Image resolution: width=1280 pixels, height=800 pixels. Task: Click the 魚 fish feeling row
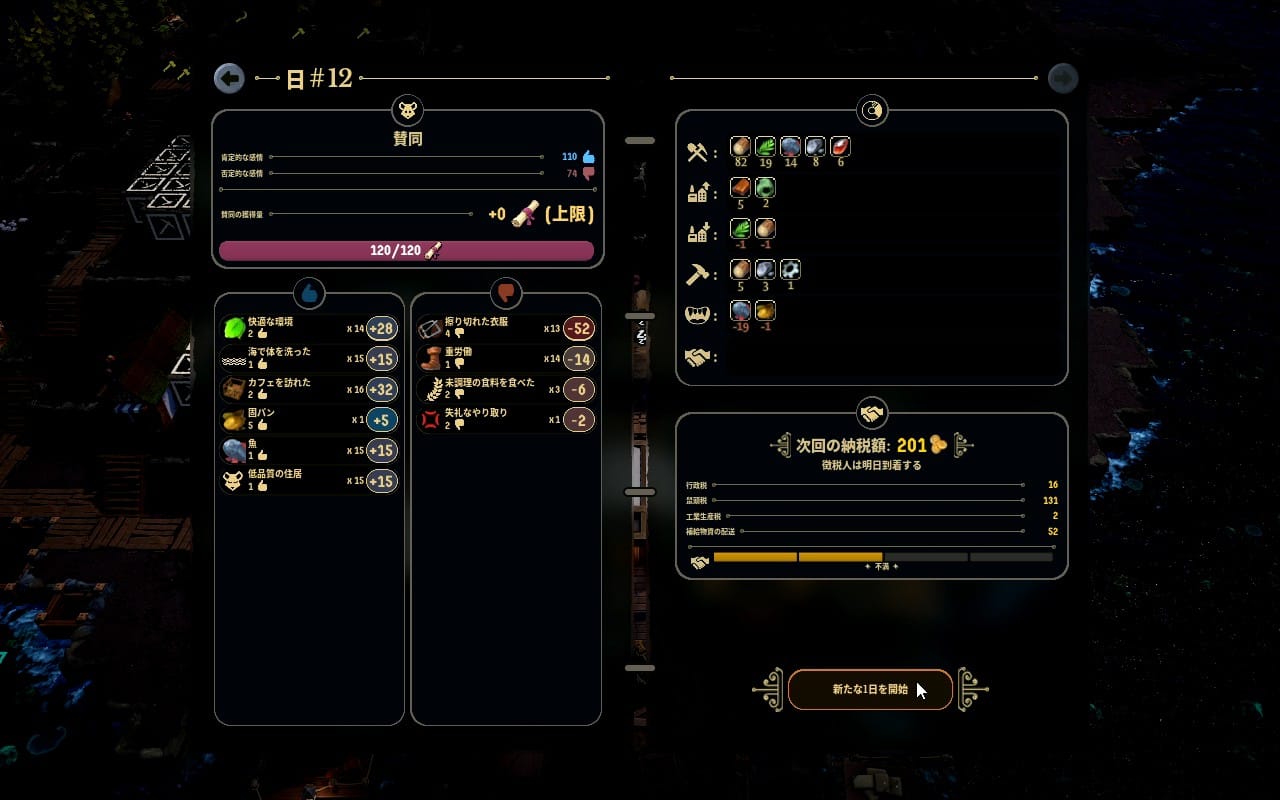click(309, 450)
